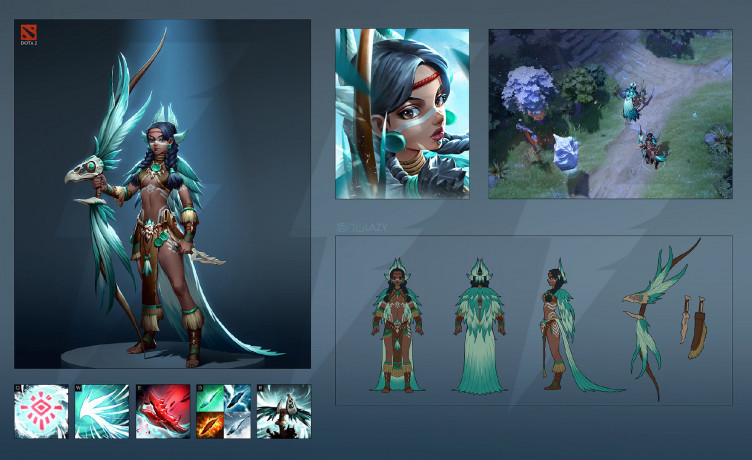Select the red sun glyph ability icon
Viewport: 752px width, 460px height.
41,411
